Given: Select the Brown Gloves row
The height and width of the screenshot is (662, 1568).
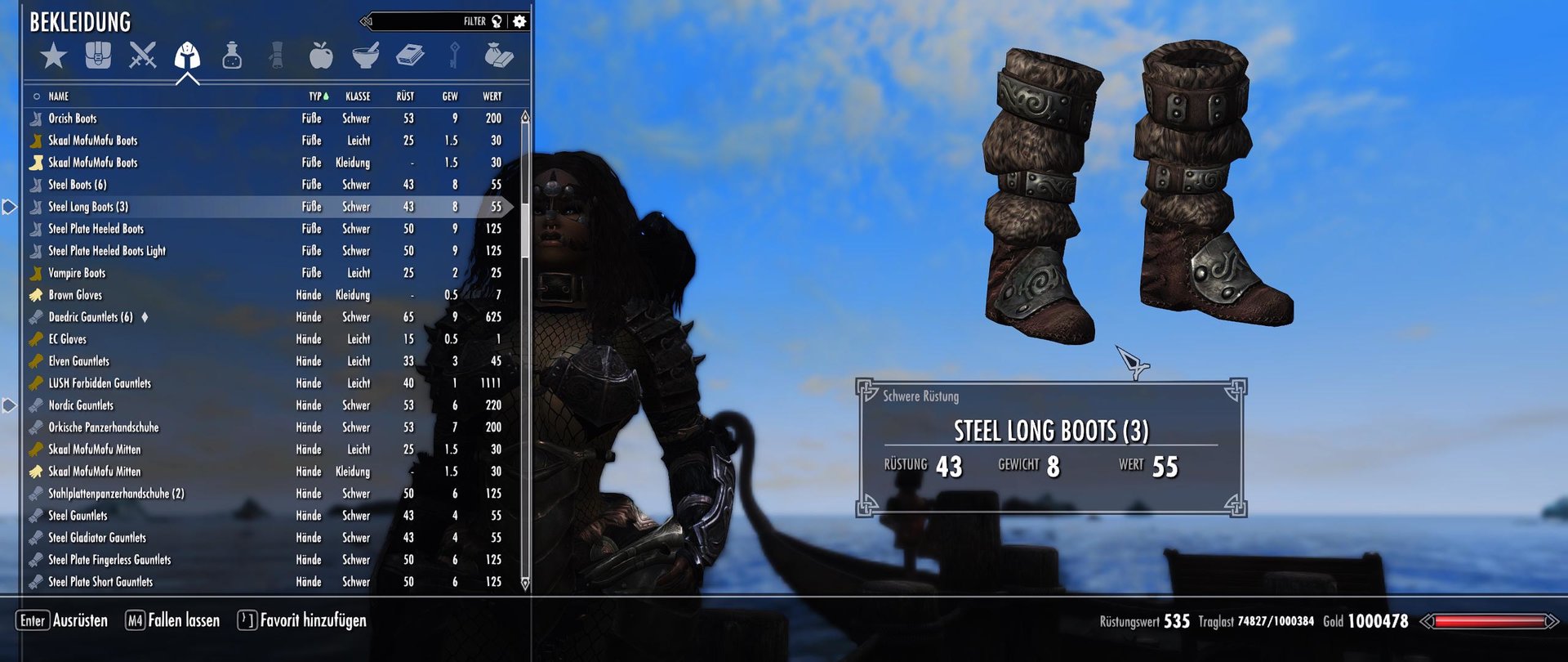Looking at the screenshot, I should (x=75, y=295).
